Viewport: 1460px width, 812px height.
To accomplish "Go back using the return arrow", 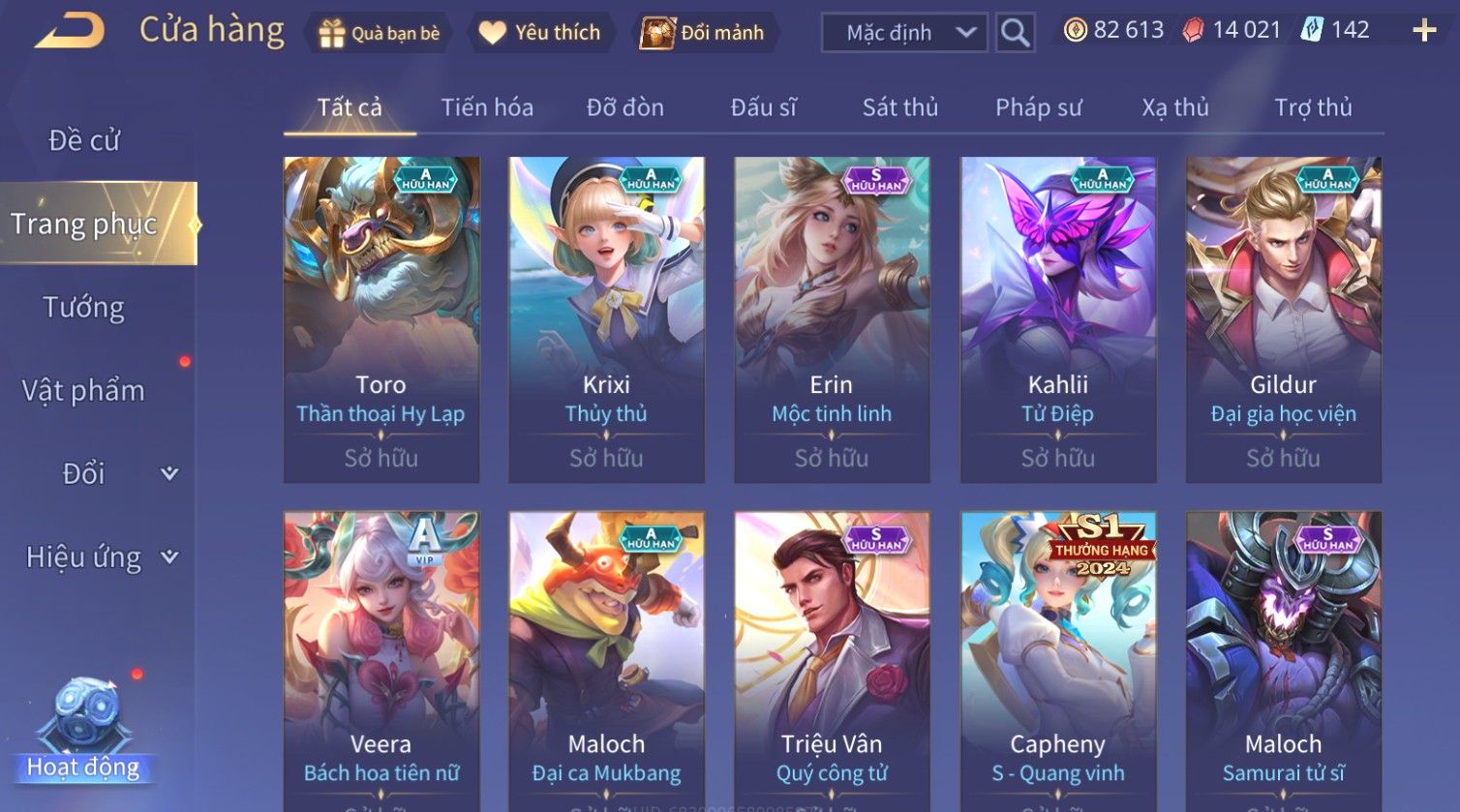I will pyautogui.click(x=70, y=31).
